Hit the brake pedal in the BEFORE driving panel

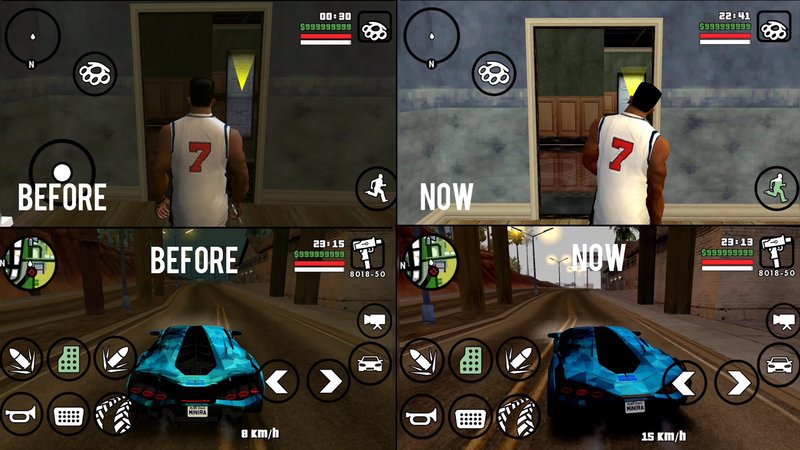pos(67,409)
